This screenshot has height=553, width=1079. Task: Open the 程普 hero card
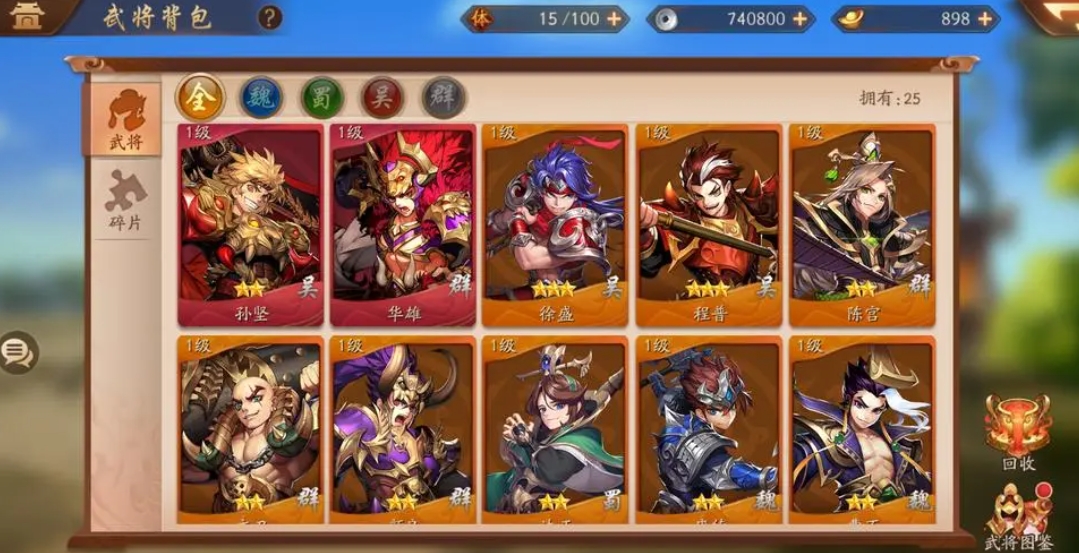(x=709, y=225)
